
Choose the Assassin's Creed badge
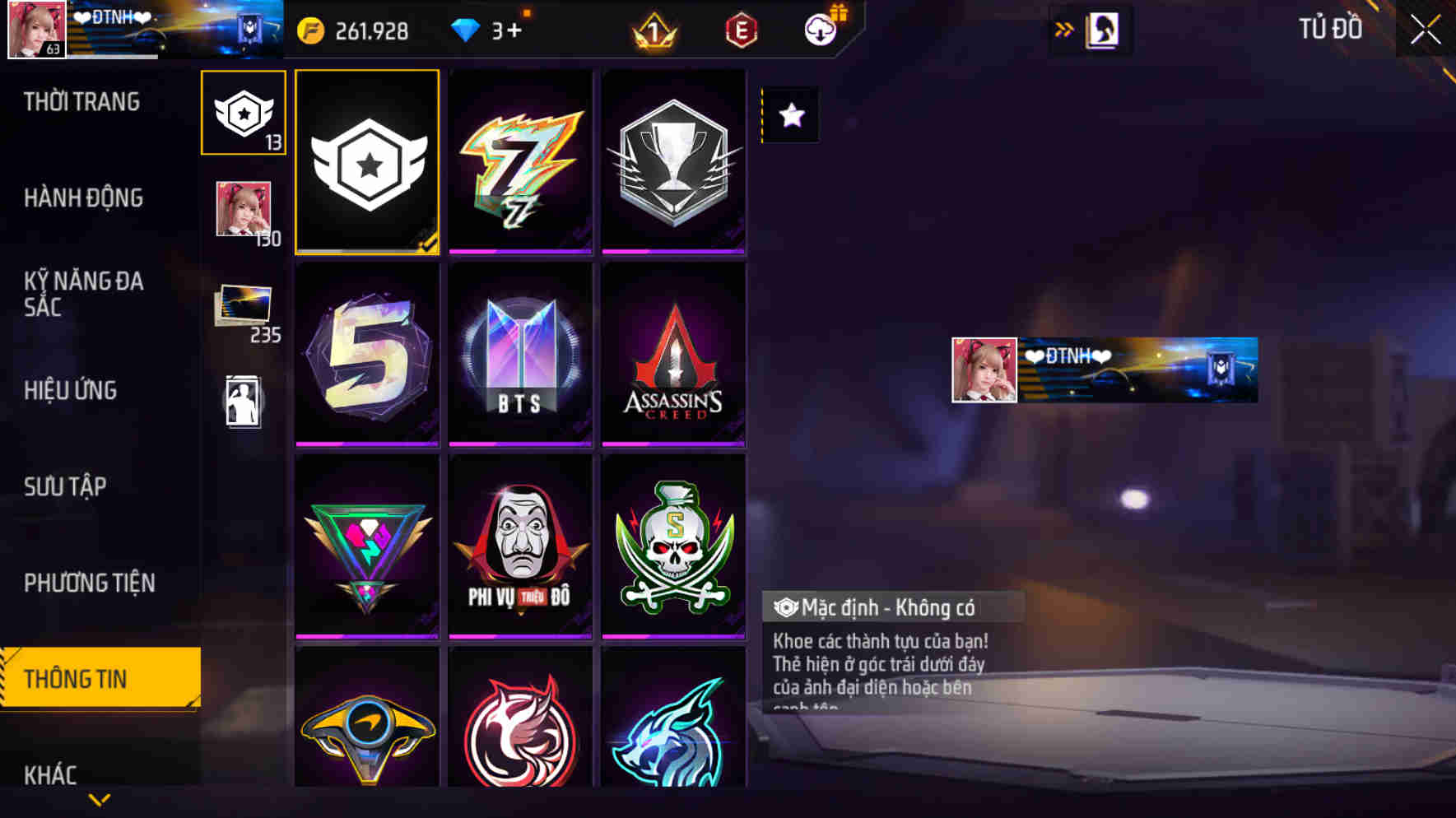(673, 356)
